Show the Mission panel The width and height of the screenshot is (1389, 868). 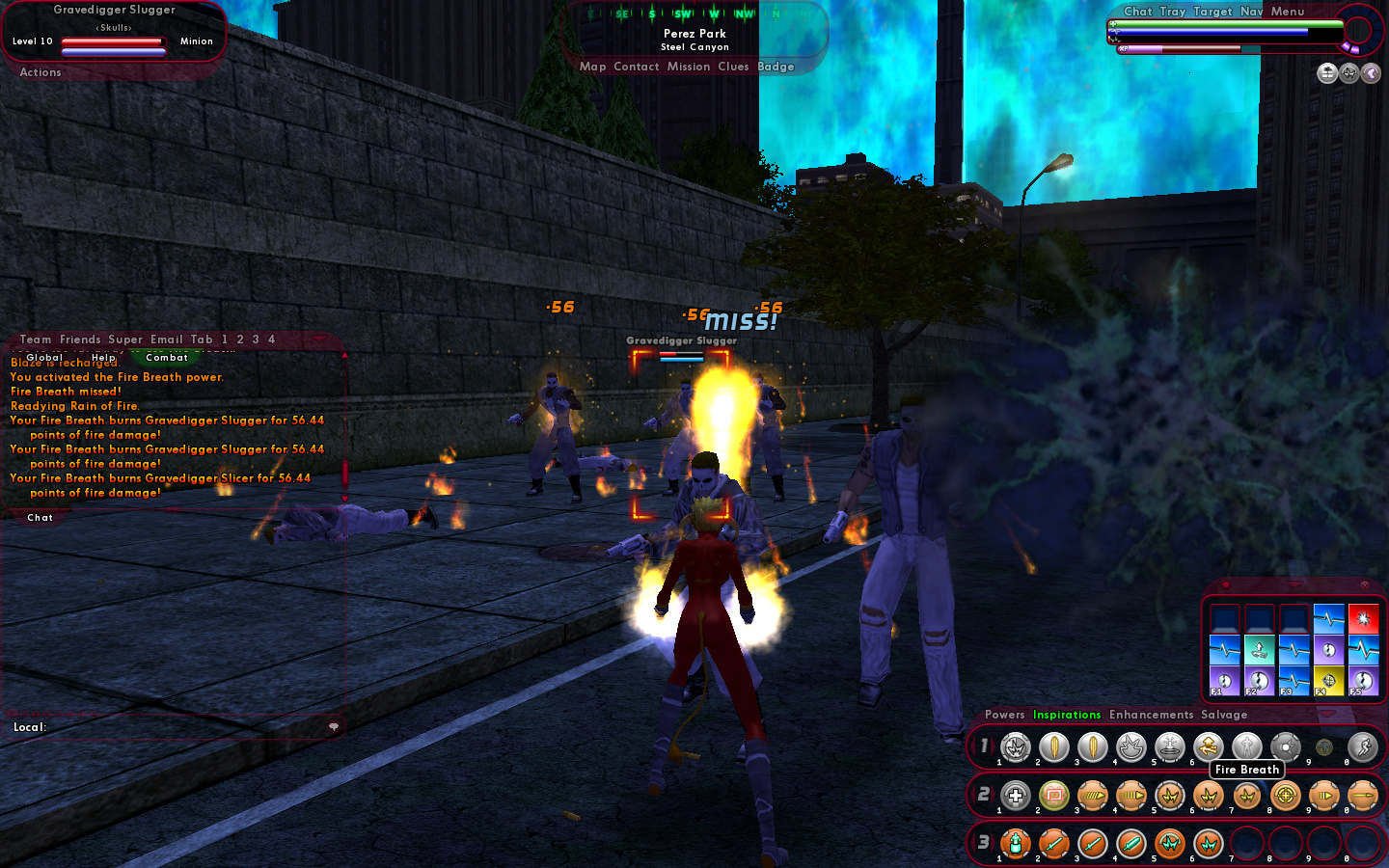(688, 67)
